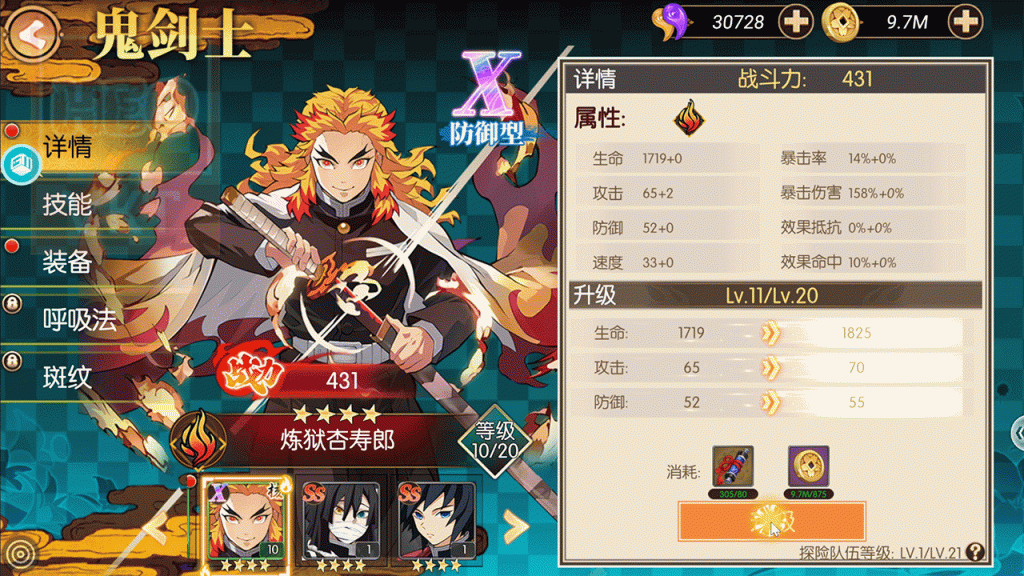Open the teal floating side icon
The height and width of the screenshot is (576, 1024).
tap(19, 166)
